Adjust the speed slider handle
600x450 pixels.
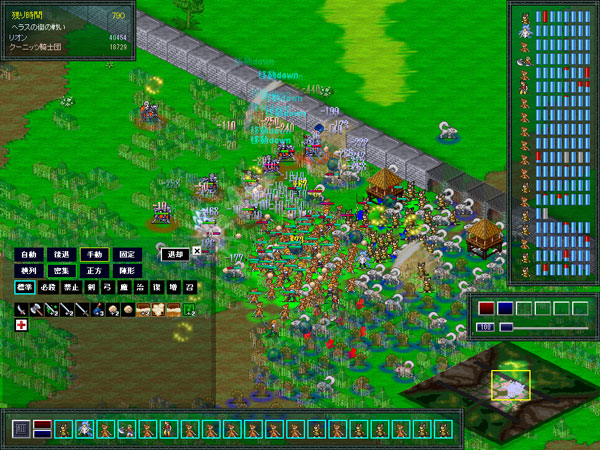click(x=506, y=327)
